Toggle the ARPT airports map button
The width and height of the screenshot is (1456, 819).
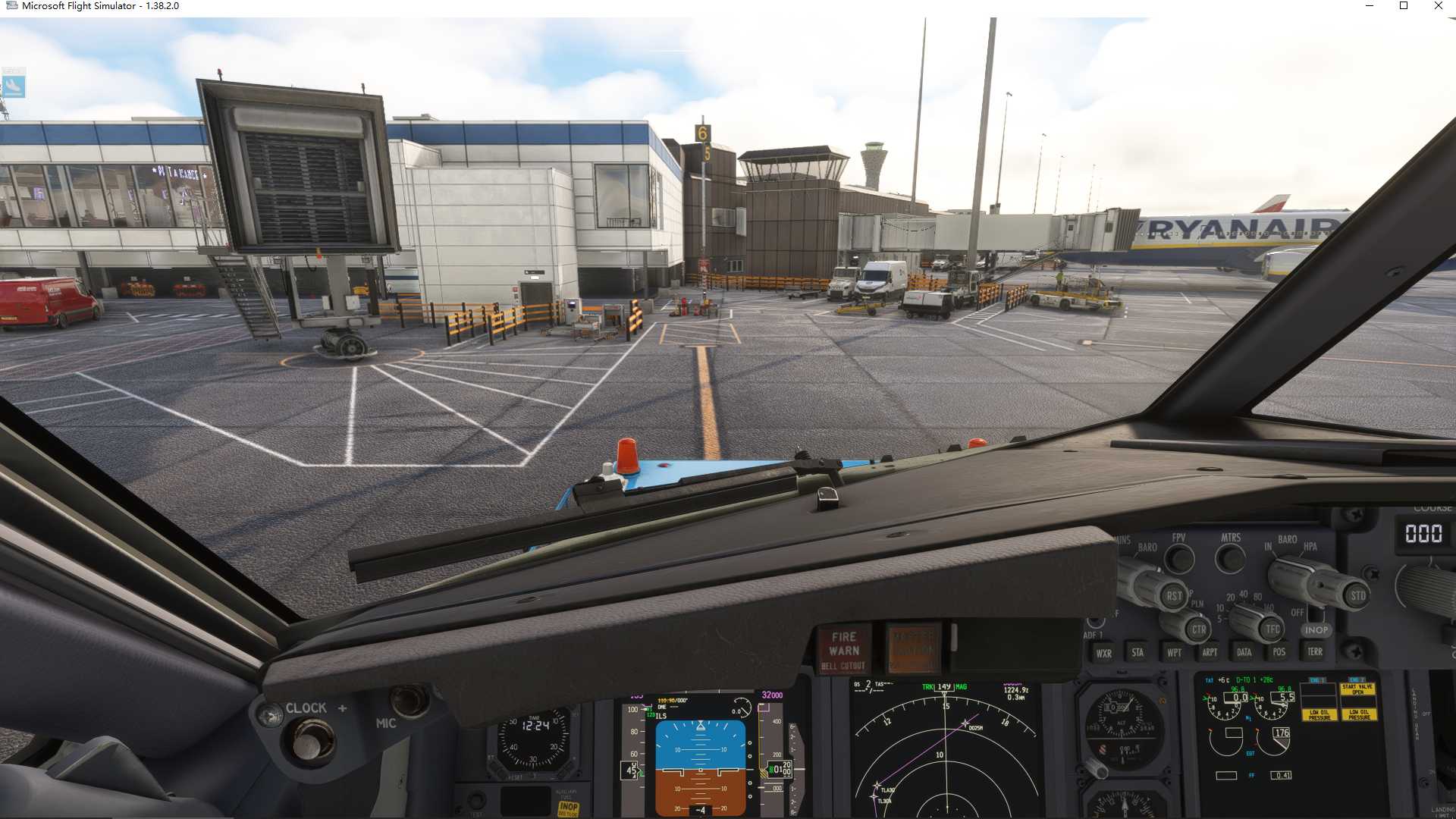pos(1210,652)
